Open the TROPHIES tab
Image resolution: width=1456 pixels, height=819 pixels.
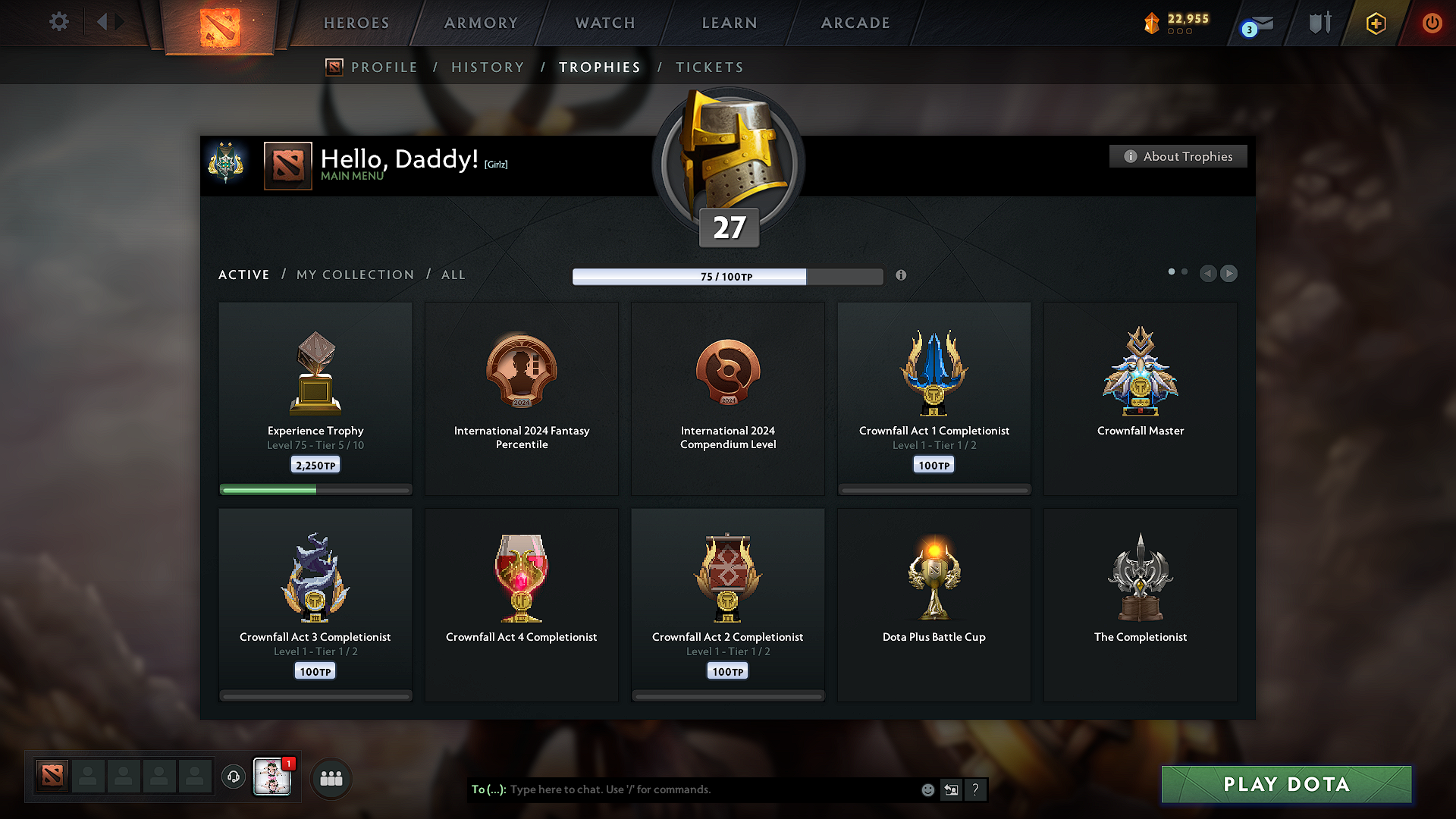[599, 67]
